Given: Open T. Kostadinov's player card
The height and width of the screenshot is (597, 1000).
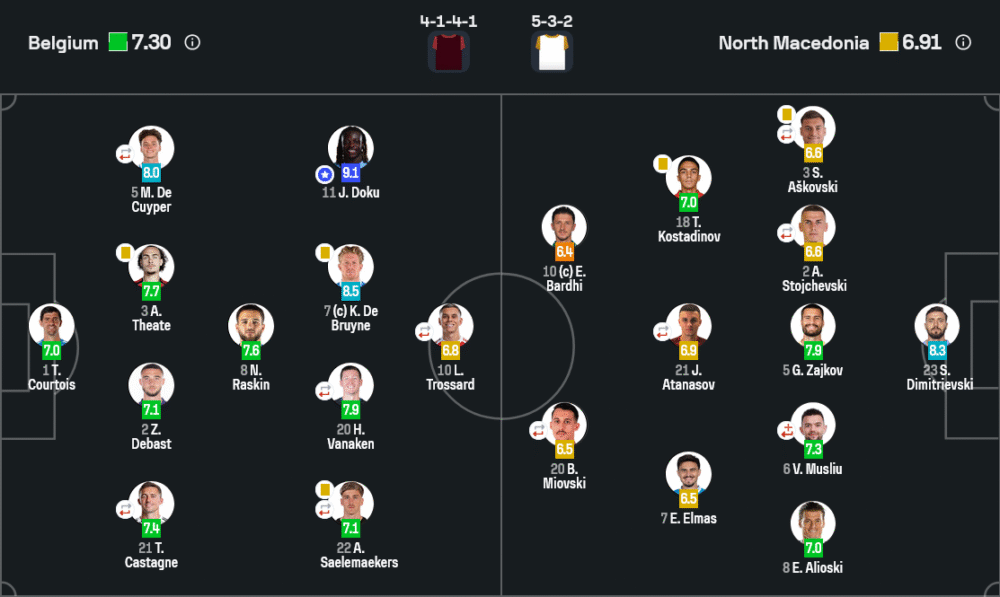Looking at the screenshot, I should (688, 177).
